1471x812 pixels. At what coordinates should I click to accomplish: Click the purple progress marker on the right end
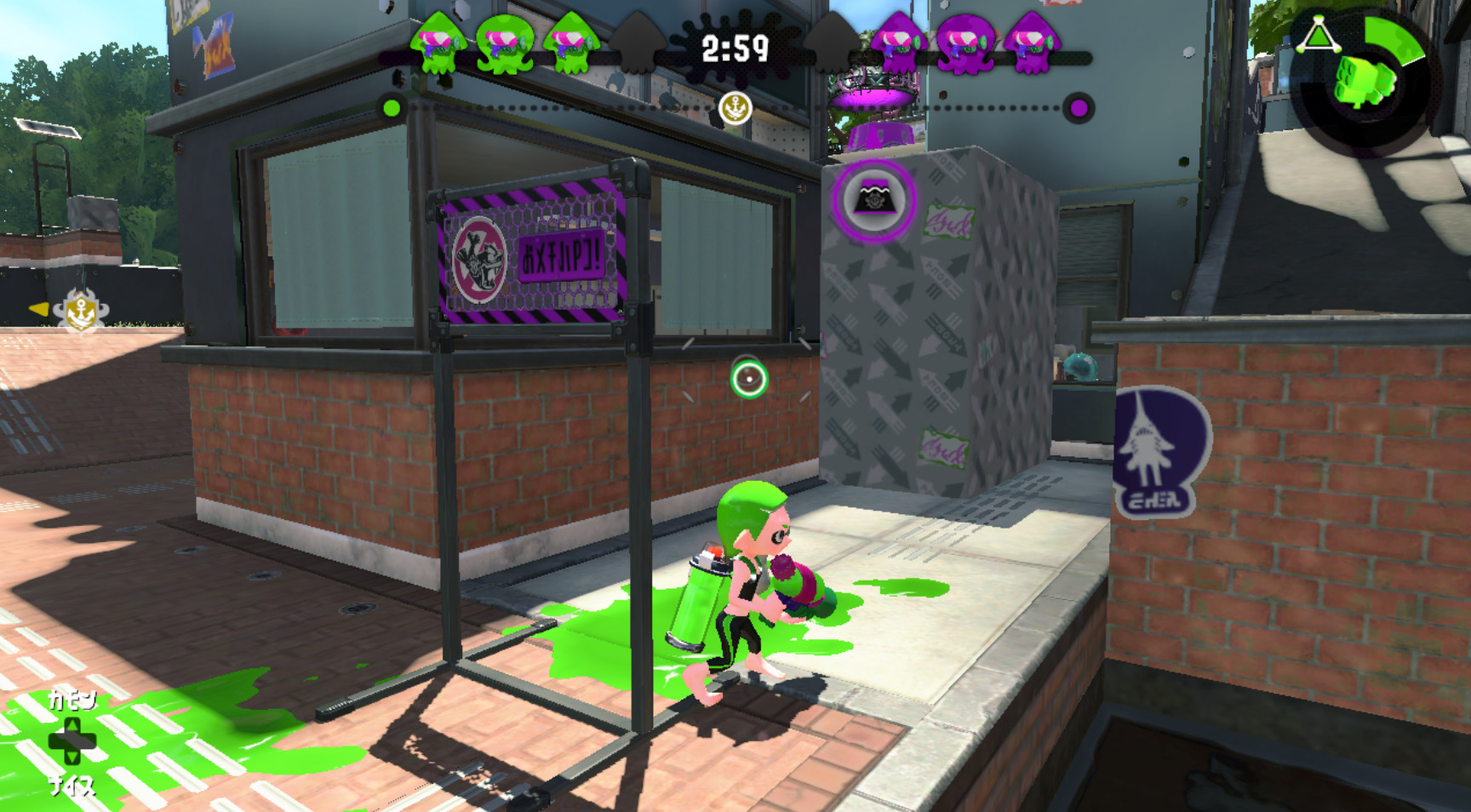pos(1079,108)
